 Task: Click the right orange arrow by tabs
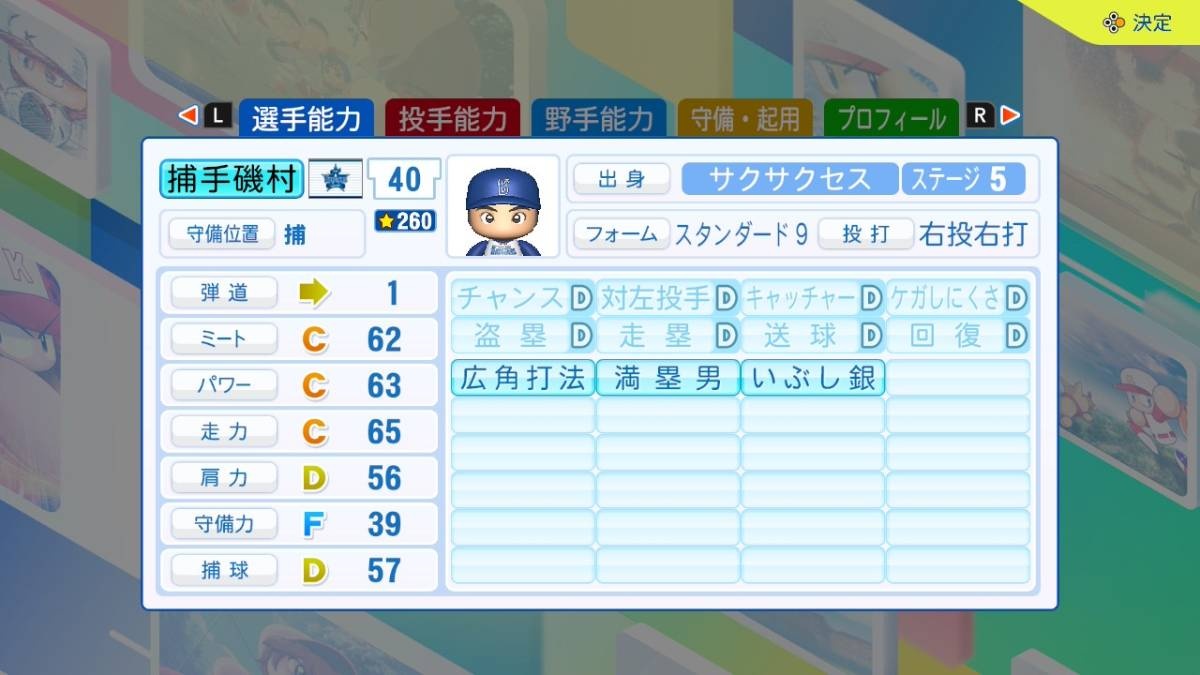point(1010,116)
